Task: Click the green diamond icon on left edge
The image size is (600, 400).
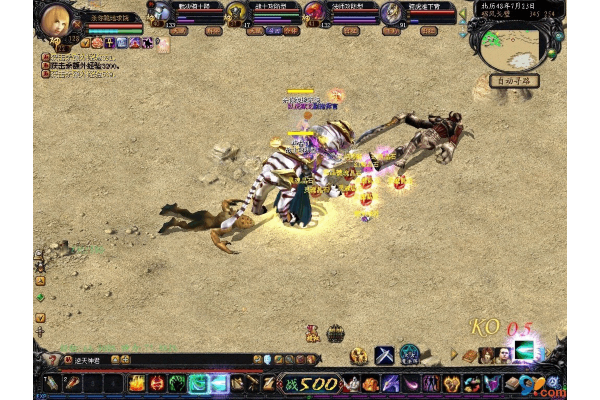Action: tap(40, 297)
